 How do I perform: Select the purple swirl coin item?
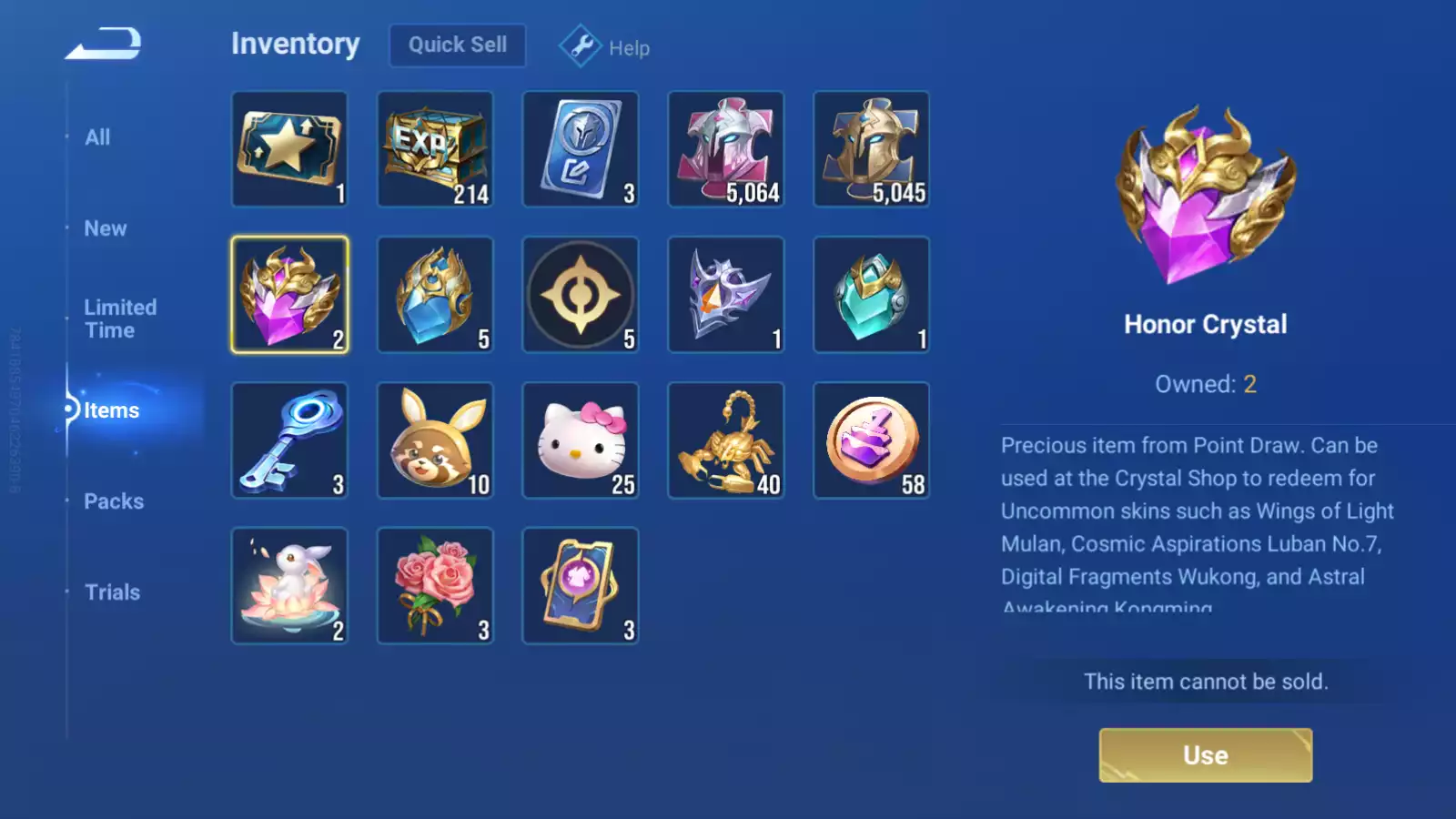pos(872,440)
